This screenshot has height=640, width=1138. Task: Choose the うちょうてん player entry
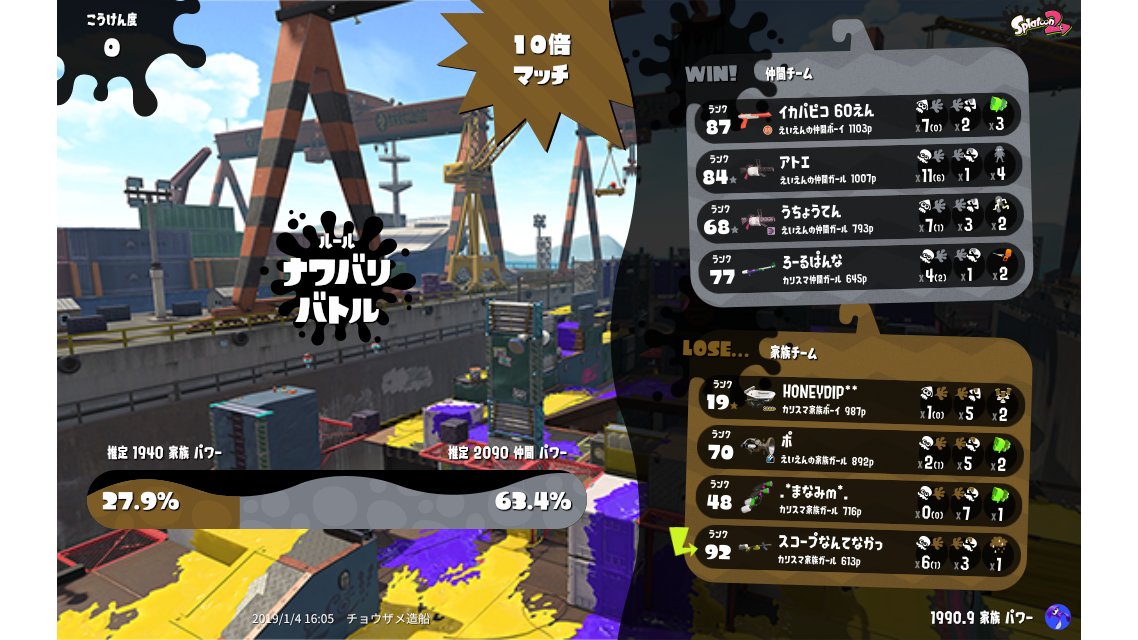coord(858,219)
